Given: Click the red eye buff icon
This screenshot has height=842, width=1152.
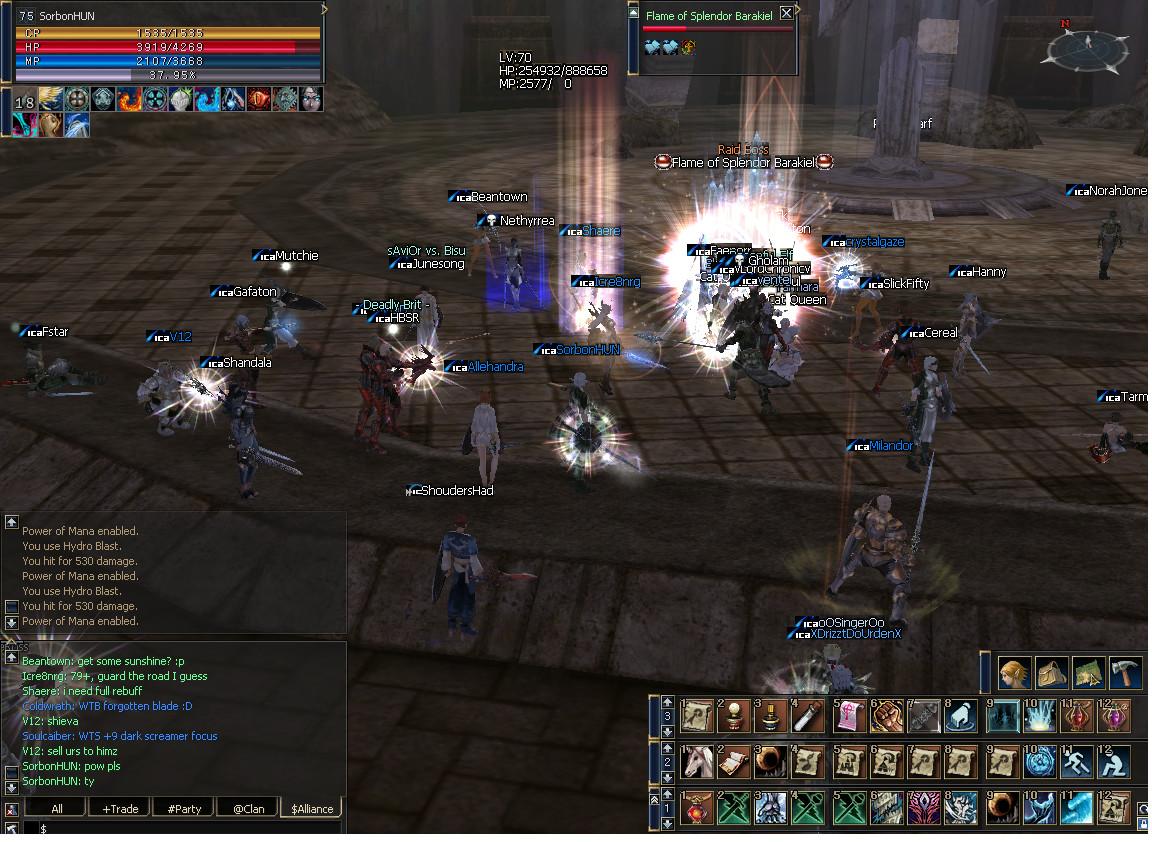Looking at the screenshot, I should coord(259,99).
